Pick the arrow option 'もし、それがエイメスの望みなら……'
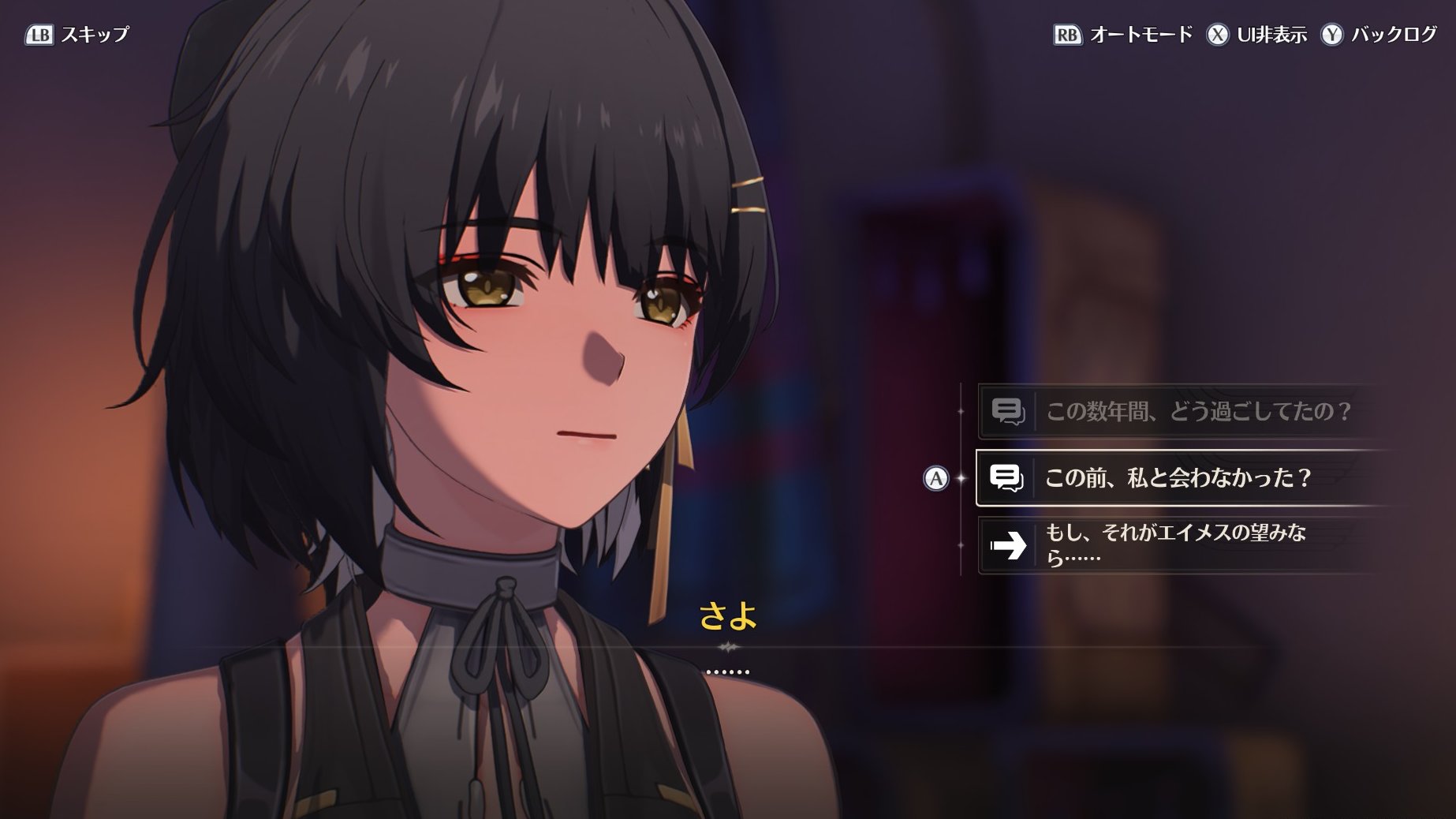The image size is (1456, 819). [1175, 544]
